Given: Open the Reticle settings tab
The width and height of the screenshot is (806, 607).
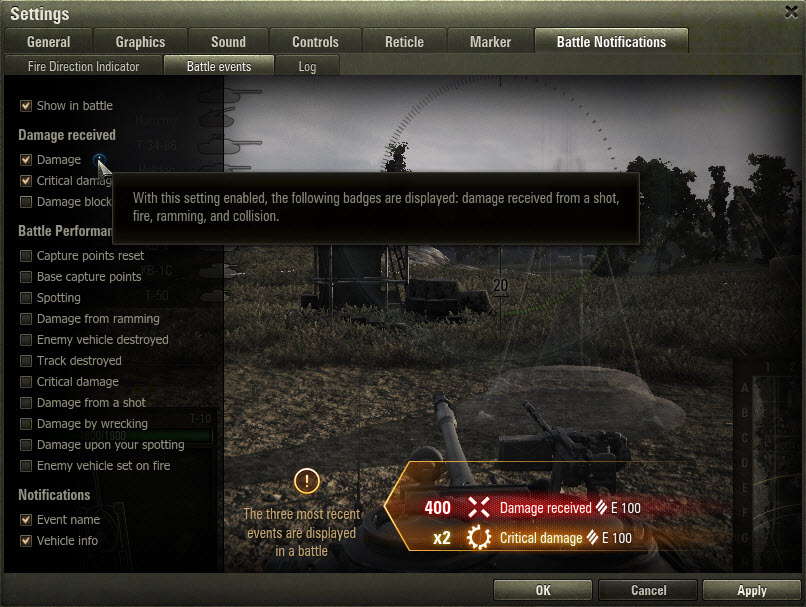Looking at the screenshot, I should point(404,42).
